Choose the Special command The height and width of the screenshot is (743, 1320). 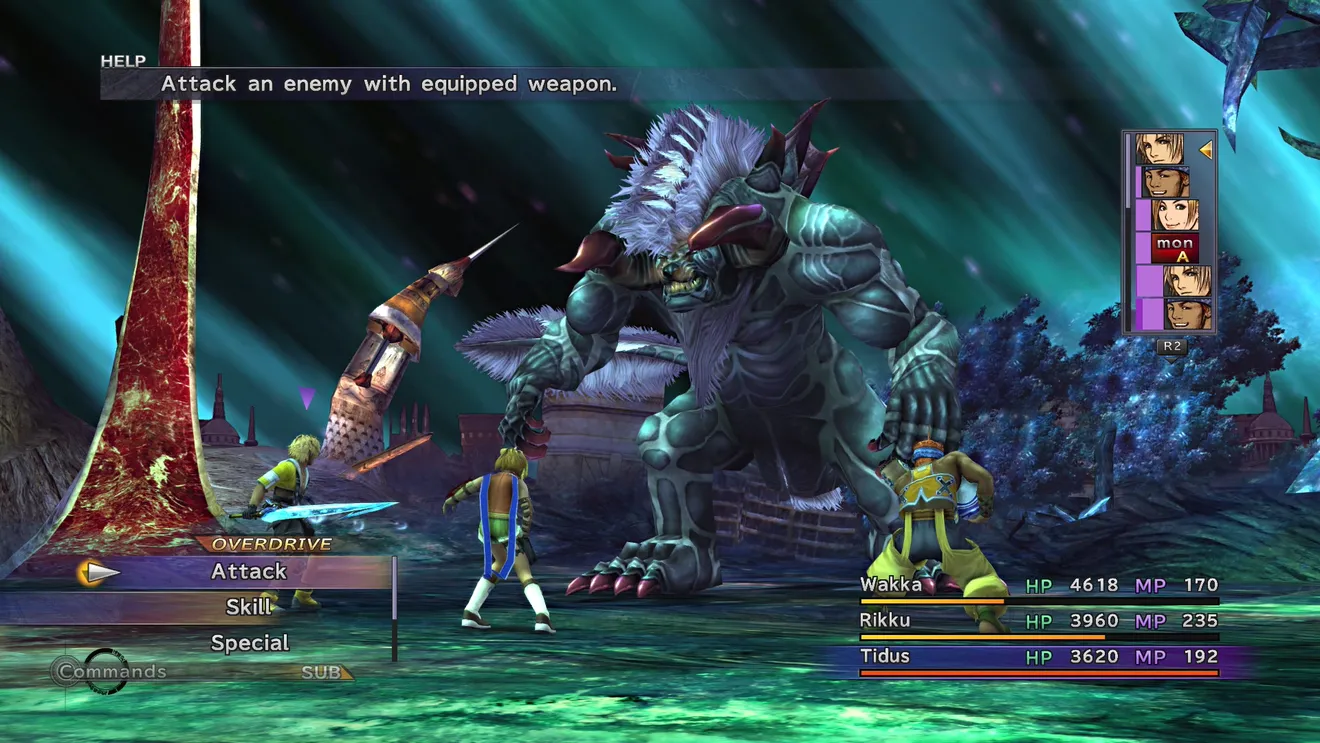[249, 643]
